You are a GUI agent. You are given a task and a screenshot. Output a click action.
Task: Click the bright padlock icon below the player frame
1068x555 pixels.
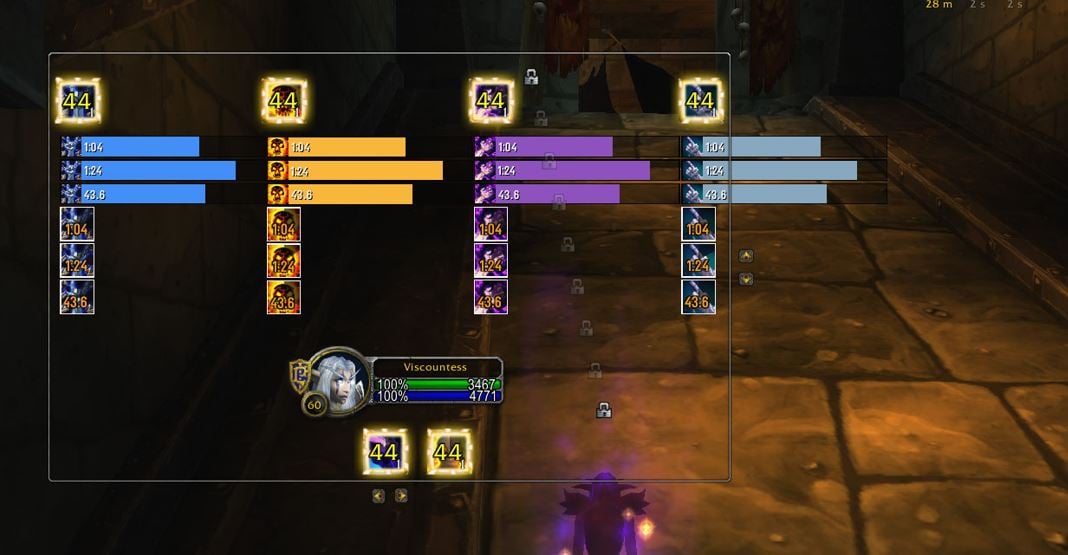tap(603, 409)
